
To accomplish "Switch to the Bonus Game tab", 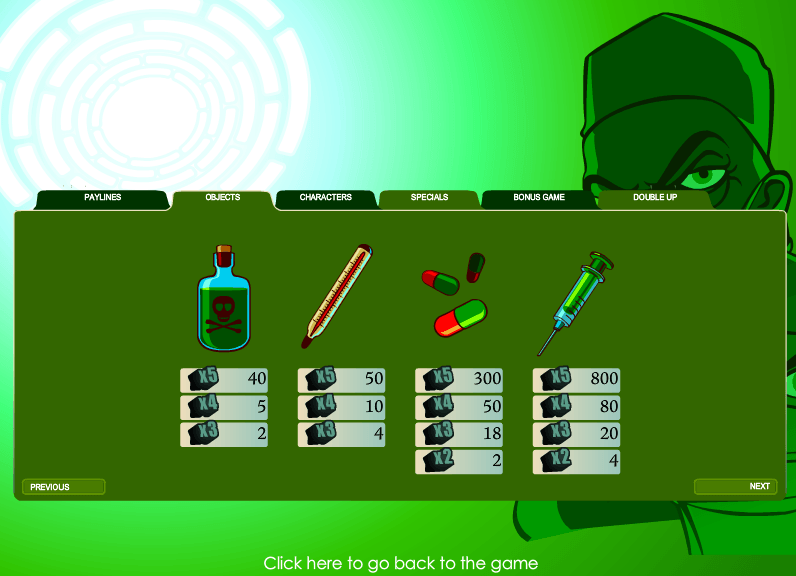I will 539,198.
